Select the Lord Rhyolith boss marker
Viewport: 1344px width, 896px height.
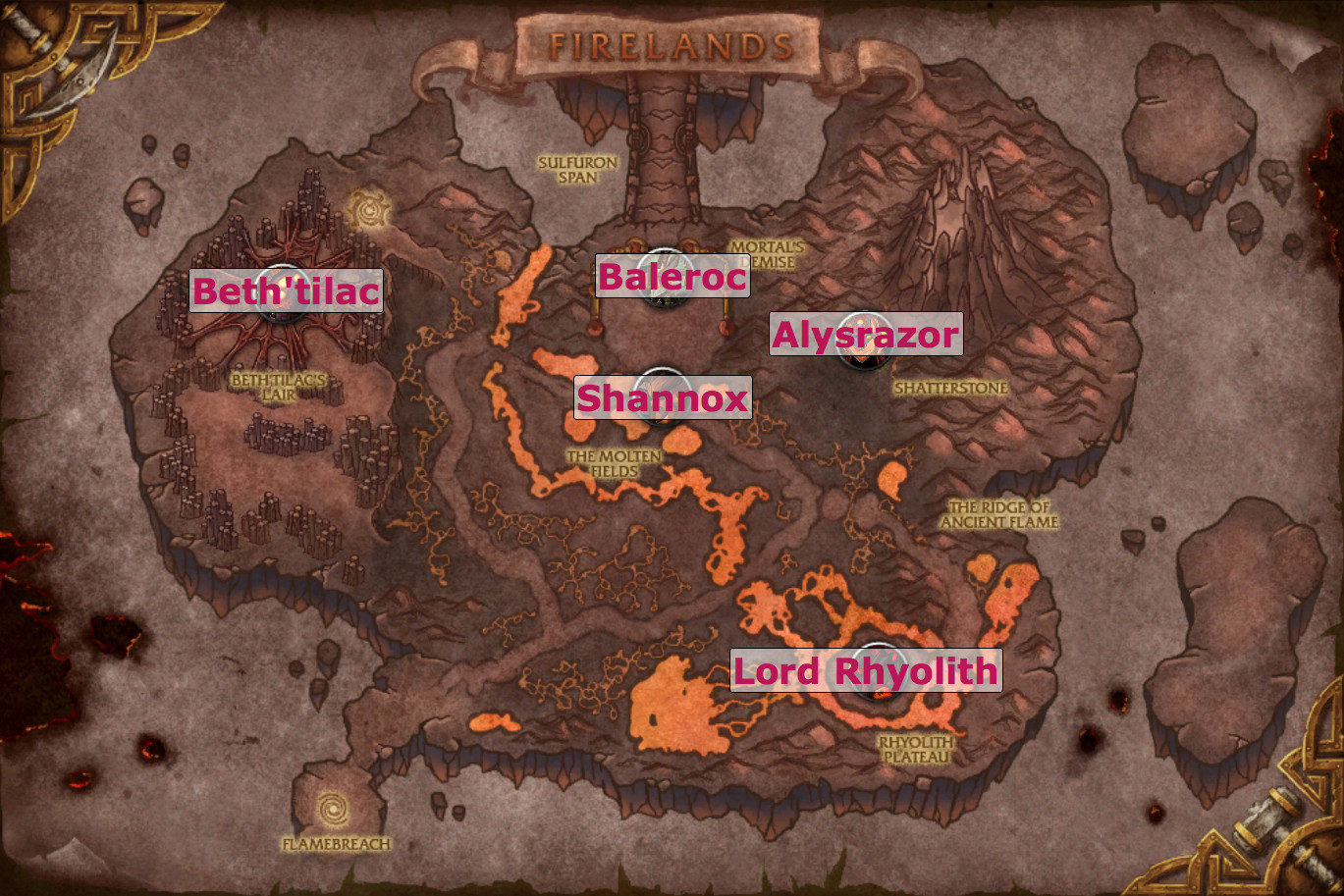pyautogui.click(x=874, y=672)
